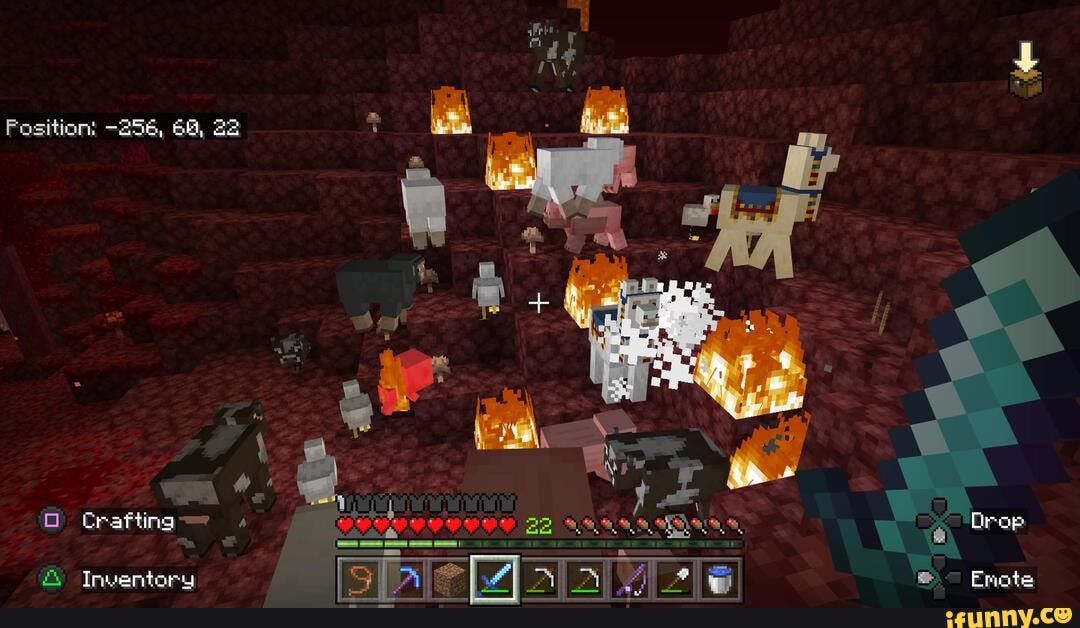This screenshot has width=1080, height=628.
Task: Equip the enchanted bow from the hotbar
Action: (629, 581)
